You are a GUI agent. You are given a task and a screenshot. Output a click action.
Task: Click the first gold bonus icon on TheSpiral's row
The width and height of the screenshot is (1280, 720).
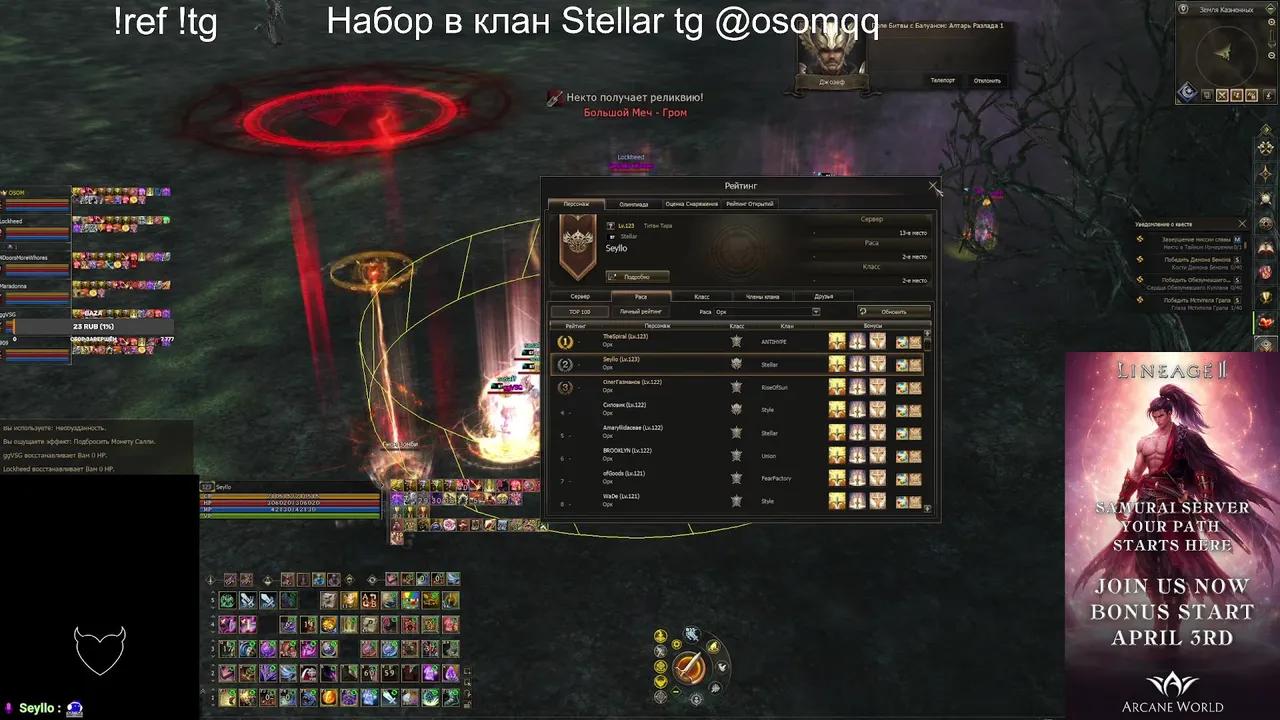836,340
